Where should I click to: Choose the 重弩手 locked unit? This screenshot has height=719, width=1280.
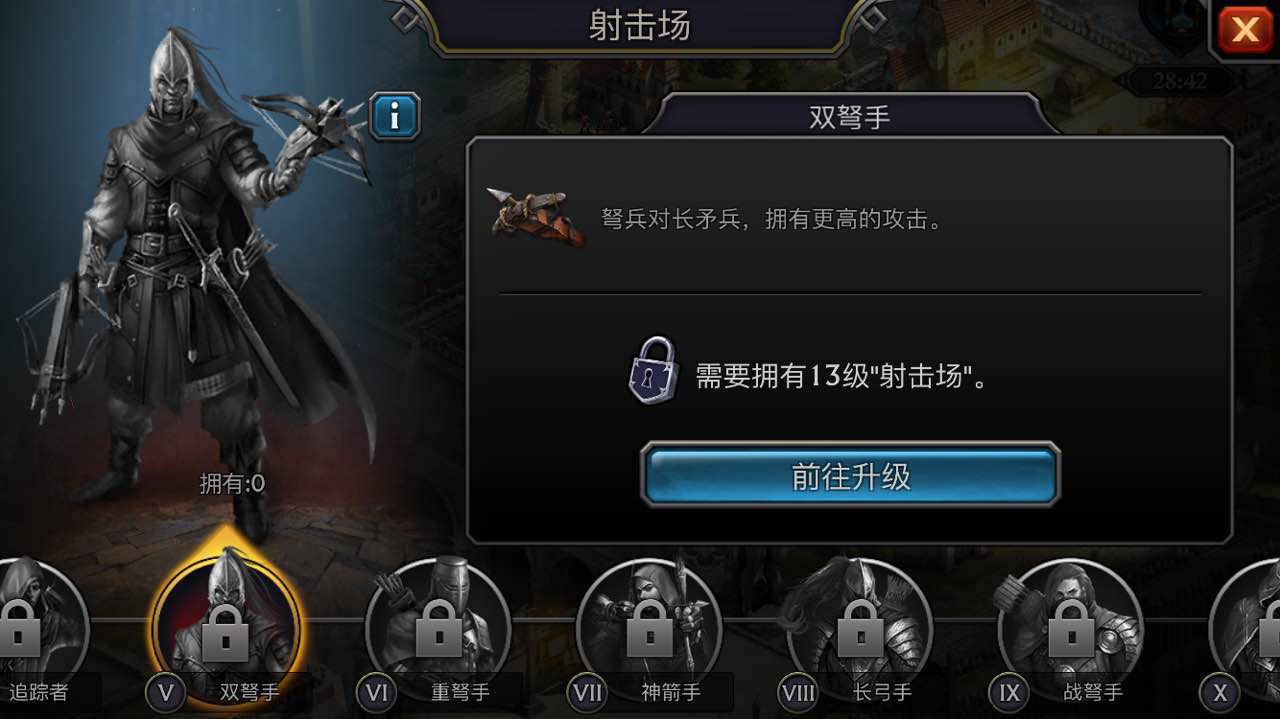point(438,627)
